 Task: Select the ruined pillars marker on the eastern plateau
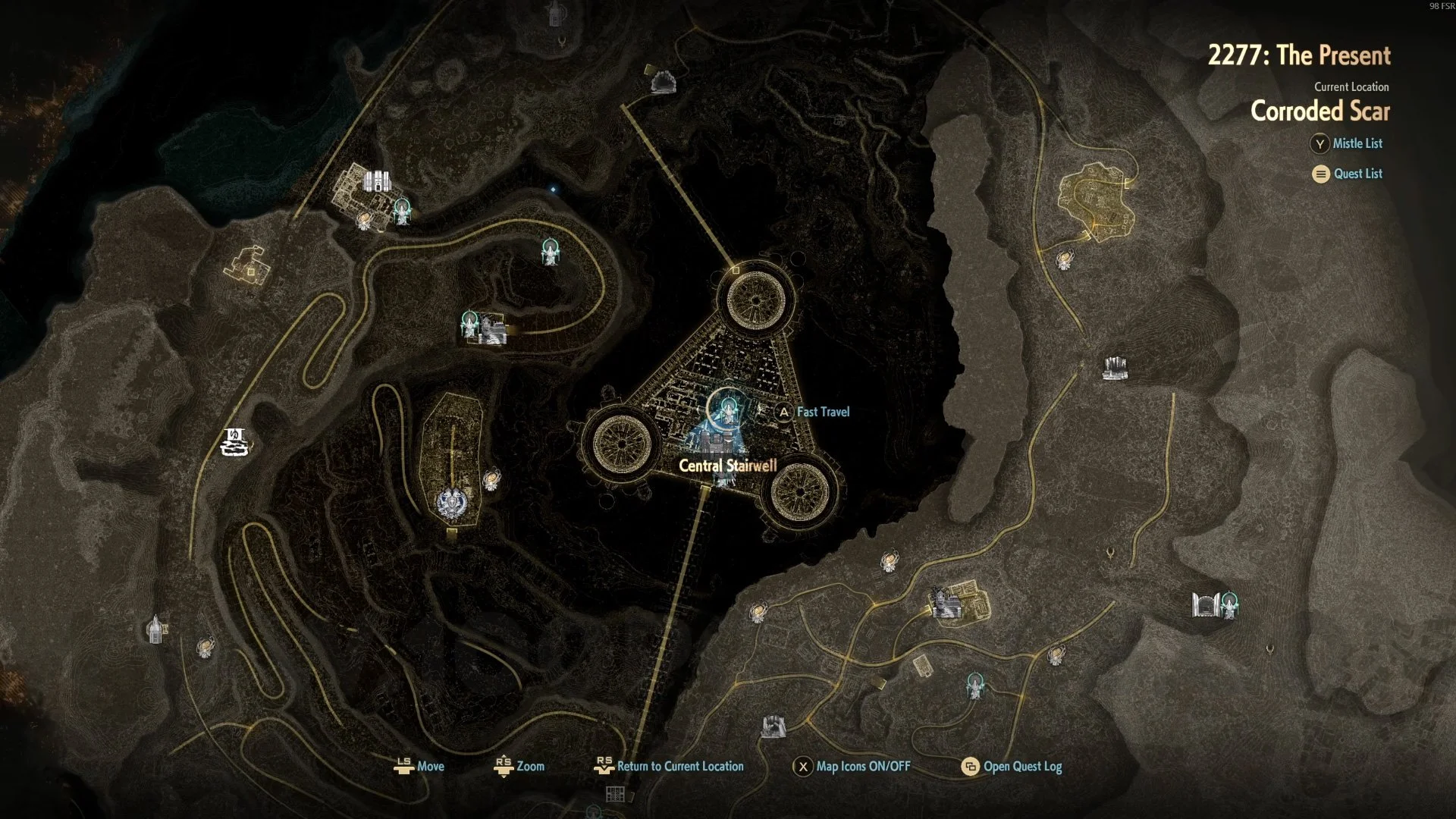(x=1114, y=368)
